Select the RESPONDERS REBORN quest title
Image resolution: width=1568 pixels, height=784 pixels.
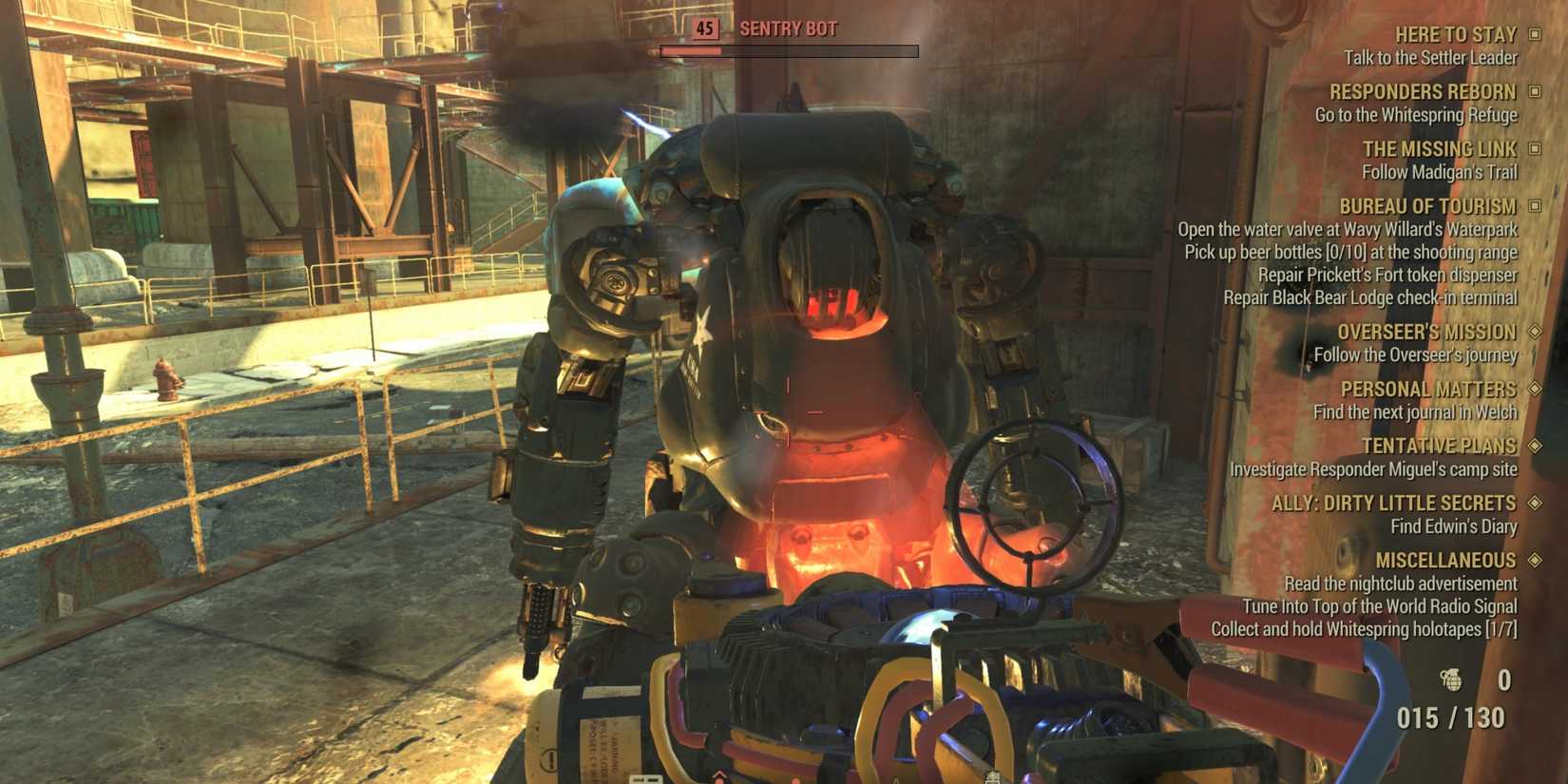pos(1421,91)
